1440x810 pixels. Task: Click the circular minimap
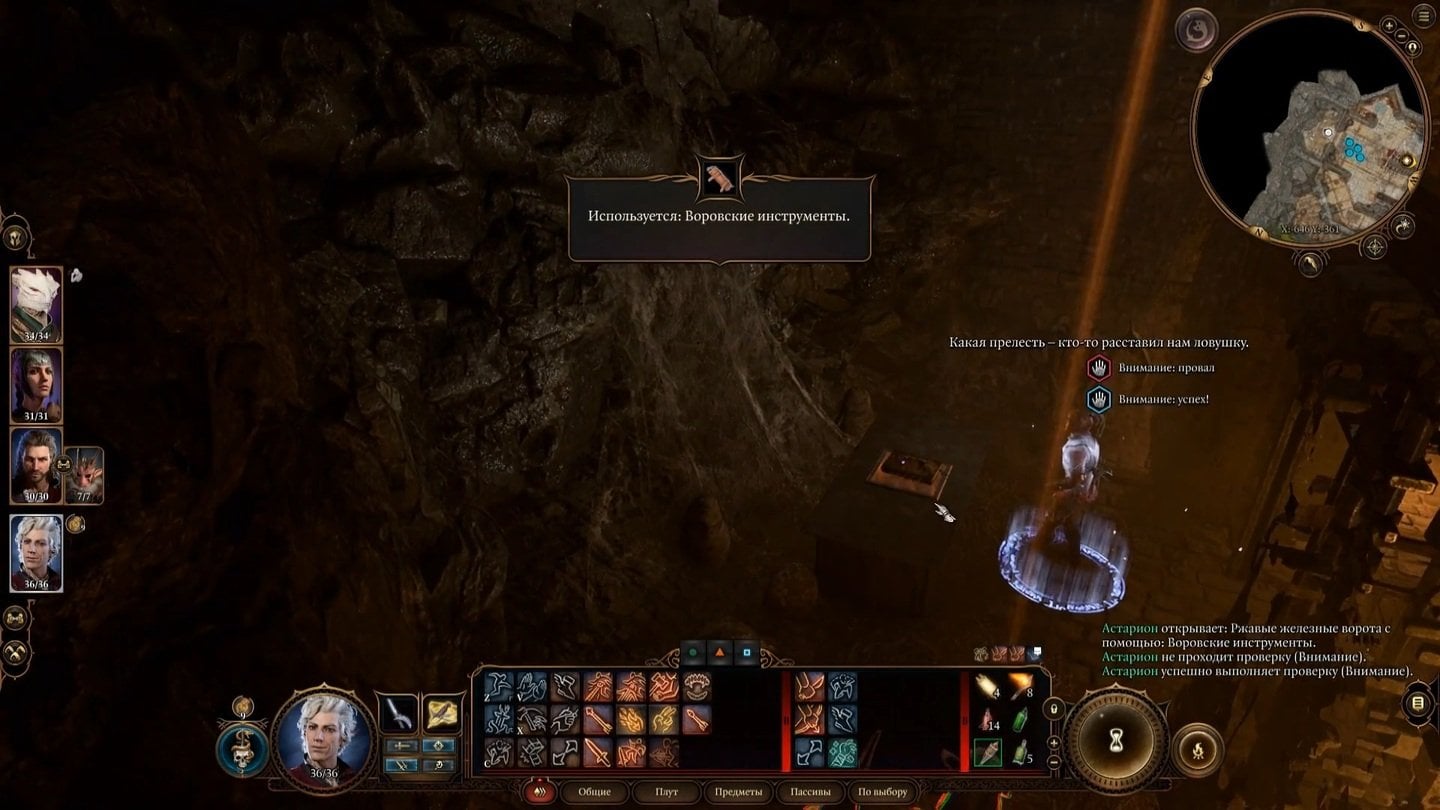(1310, 130)
